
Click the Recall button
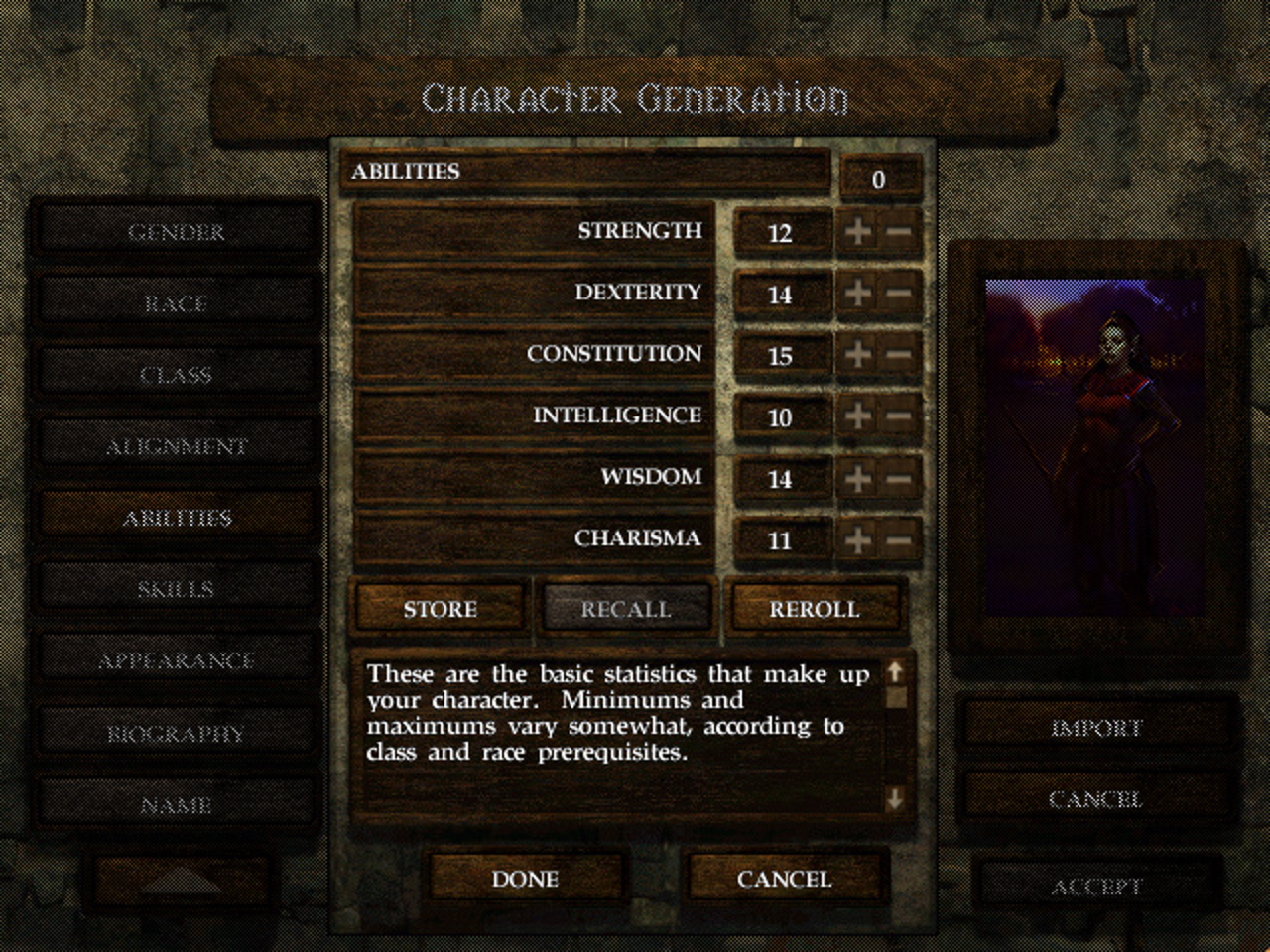pyautogui.click(x=625, y=608)
